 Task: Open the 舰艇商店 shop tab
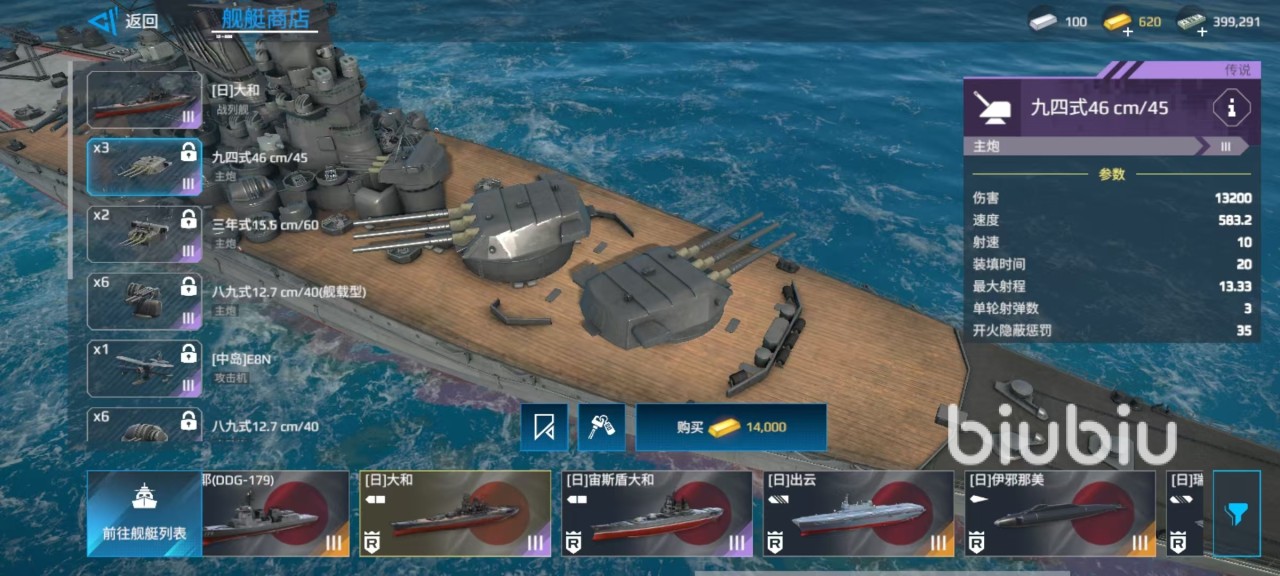[x=265, y=18]
